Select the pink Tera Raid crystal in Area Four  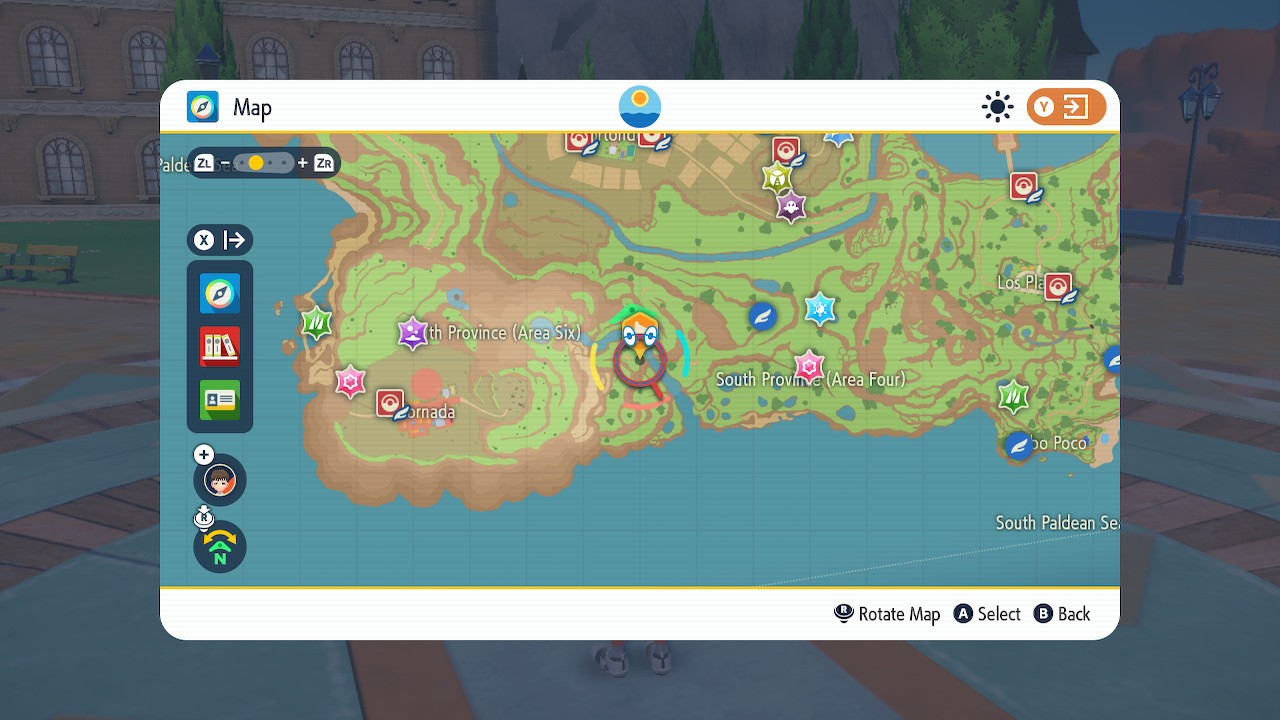point(808,366)
